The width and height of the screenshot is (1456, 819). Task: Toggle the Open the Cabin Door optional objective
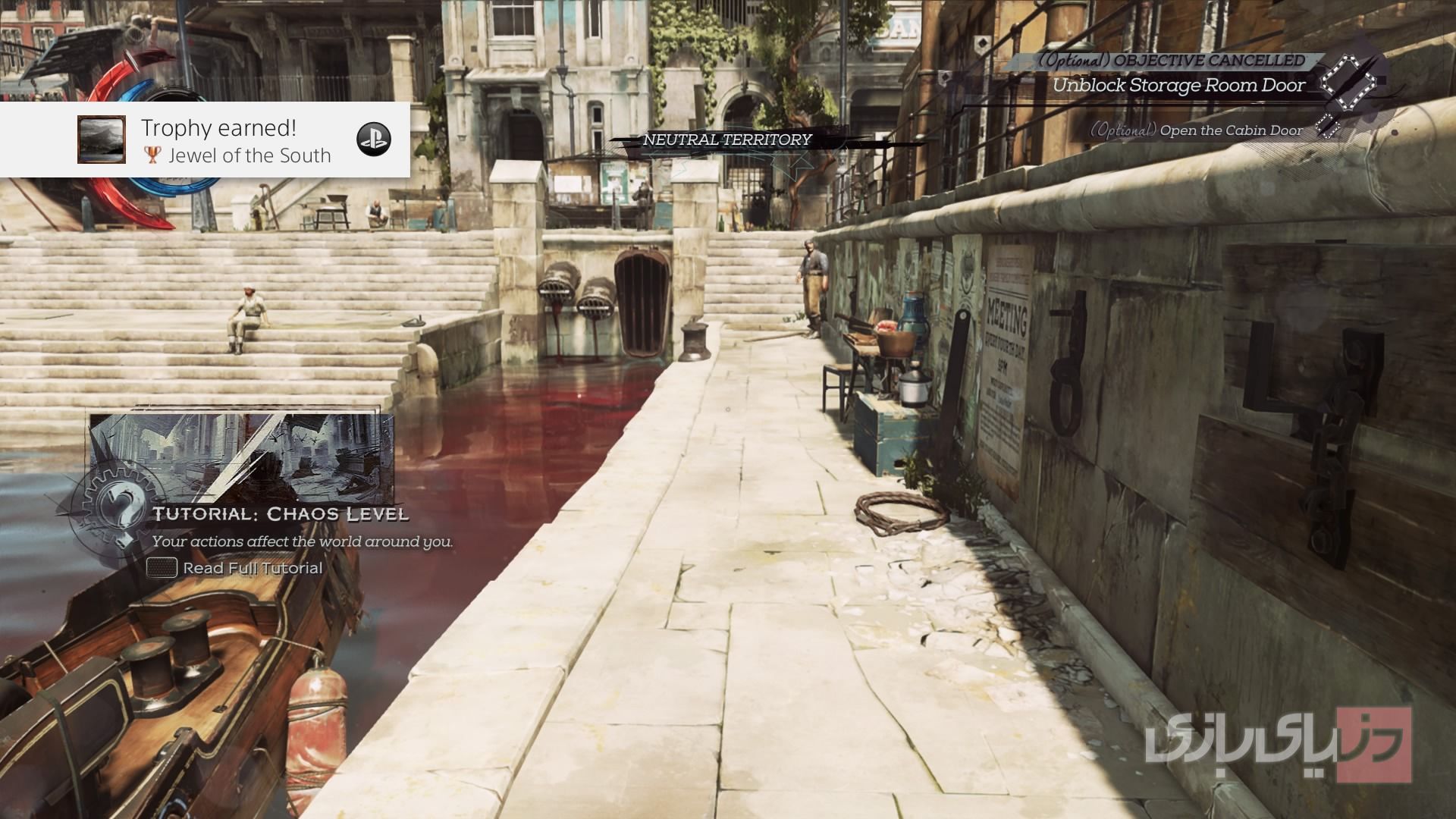point(1197,130)
